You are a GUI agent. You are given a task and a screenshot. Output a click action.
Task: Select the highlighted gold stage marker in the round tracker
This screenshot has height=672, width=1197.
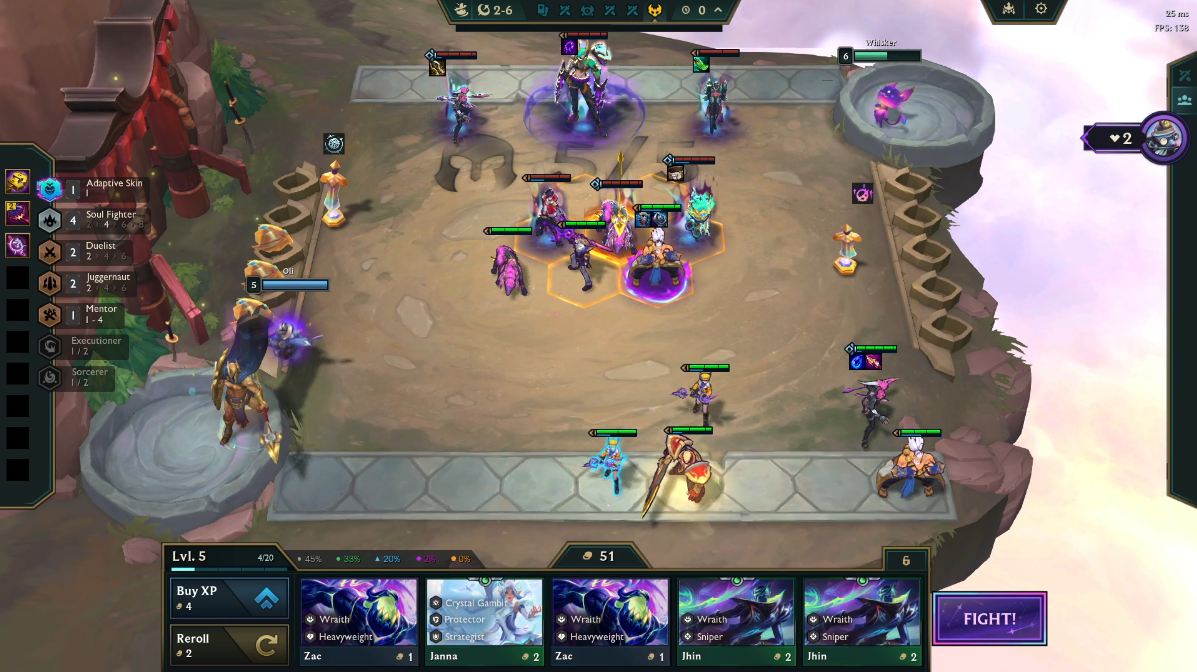coord(654,10)
